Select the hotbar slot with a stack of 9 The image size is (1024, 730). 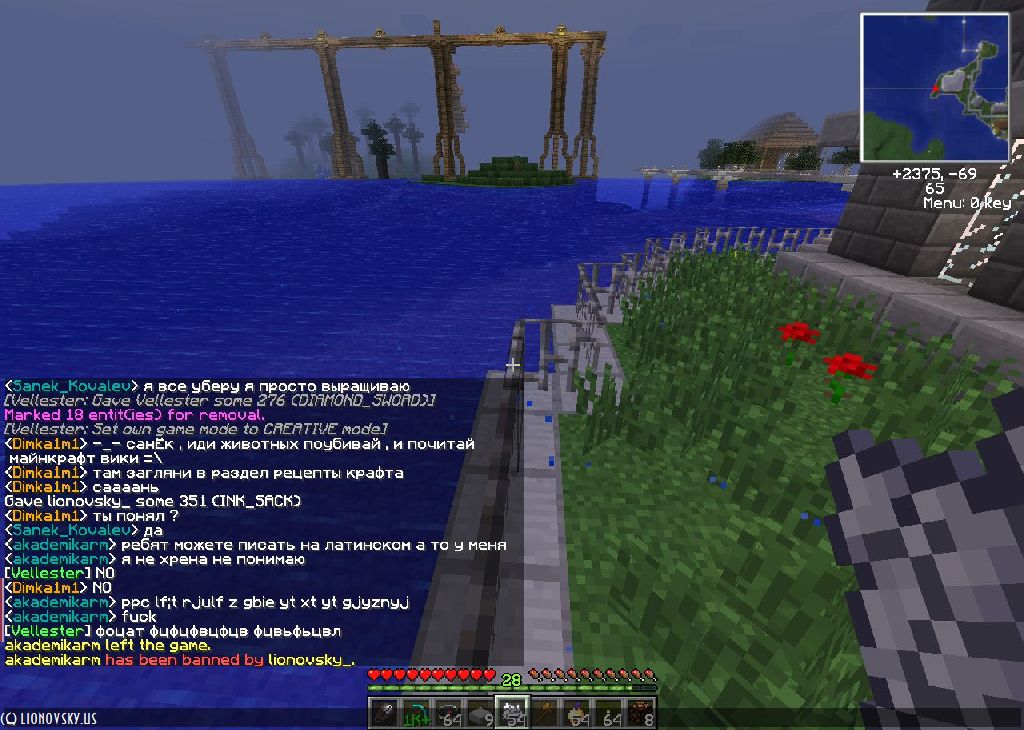[x=480, y=713]
